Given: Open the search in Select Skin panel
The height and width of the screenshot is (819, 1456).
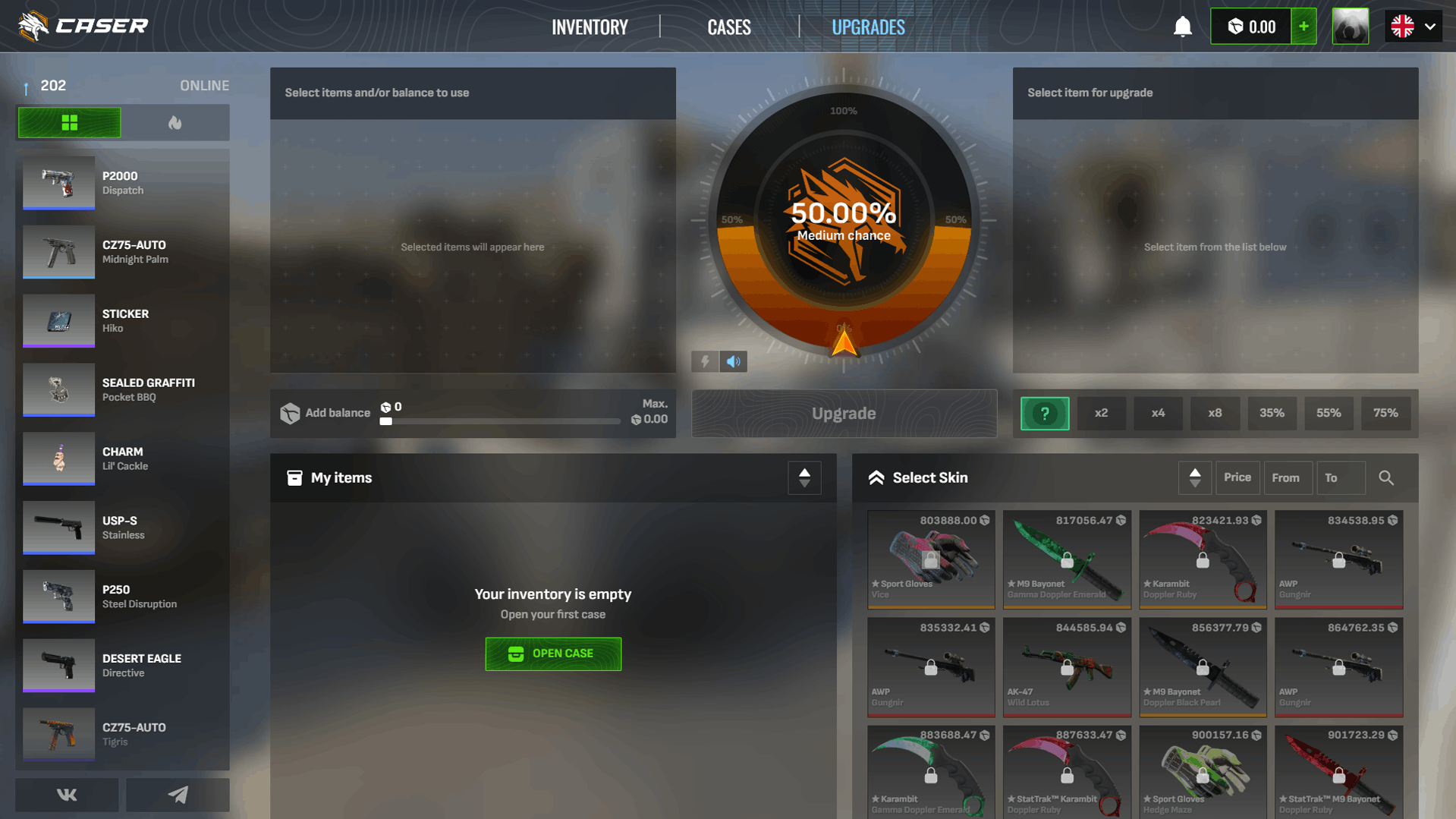Looking at the screenshot, I should pos(1386,477).
